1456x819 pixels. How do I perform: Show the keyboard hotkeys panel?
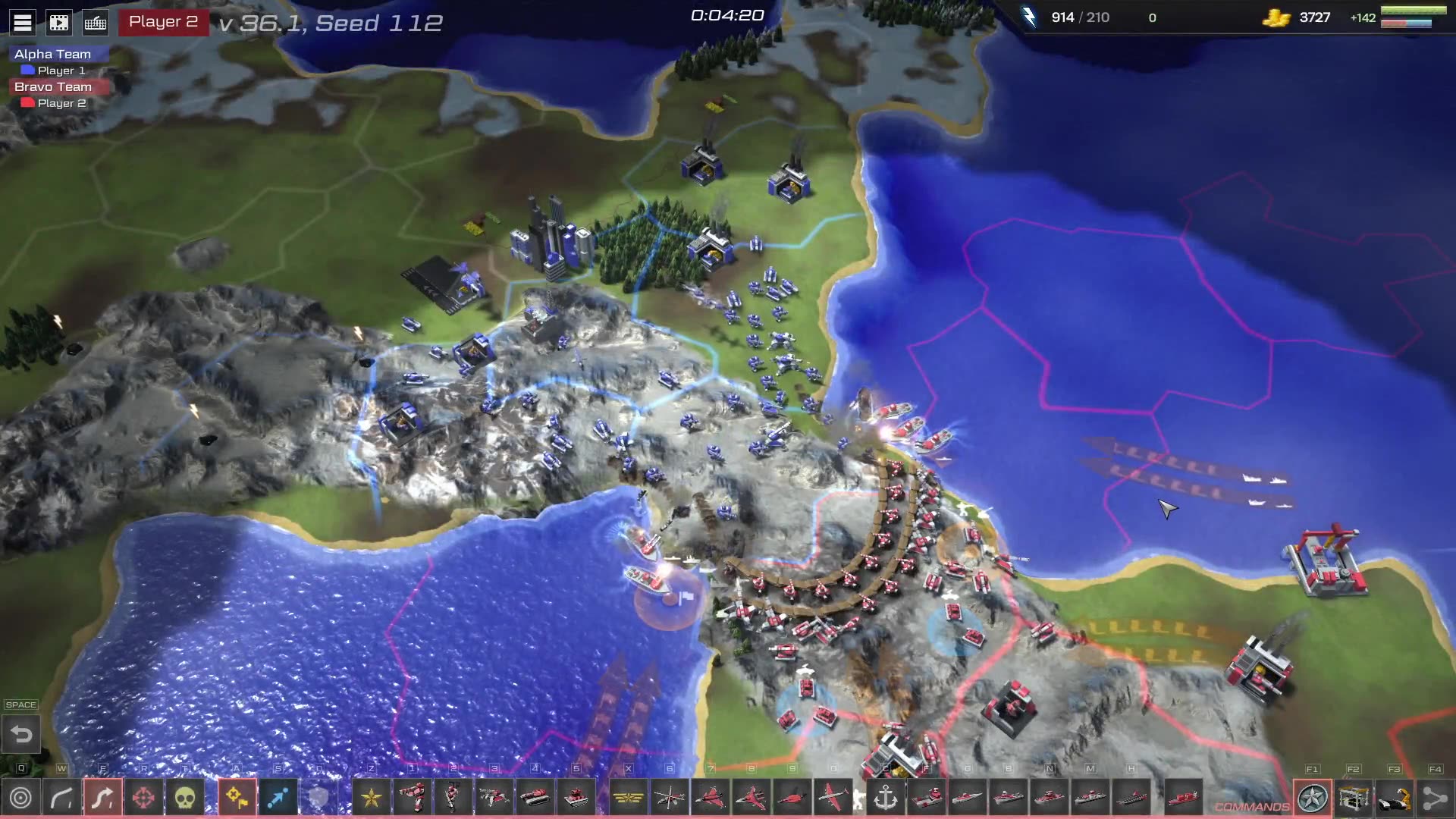pos(96,23)
